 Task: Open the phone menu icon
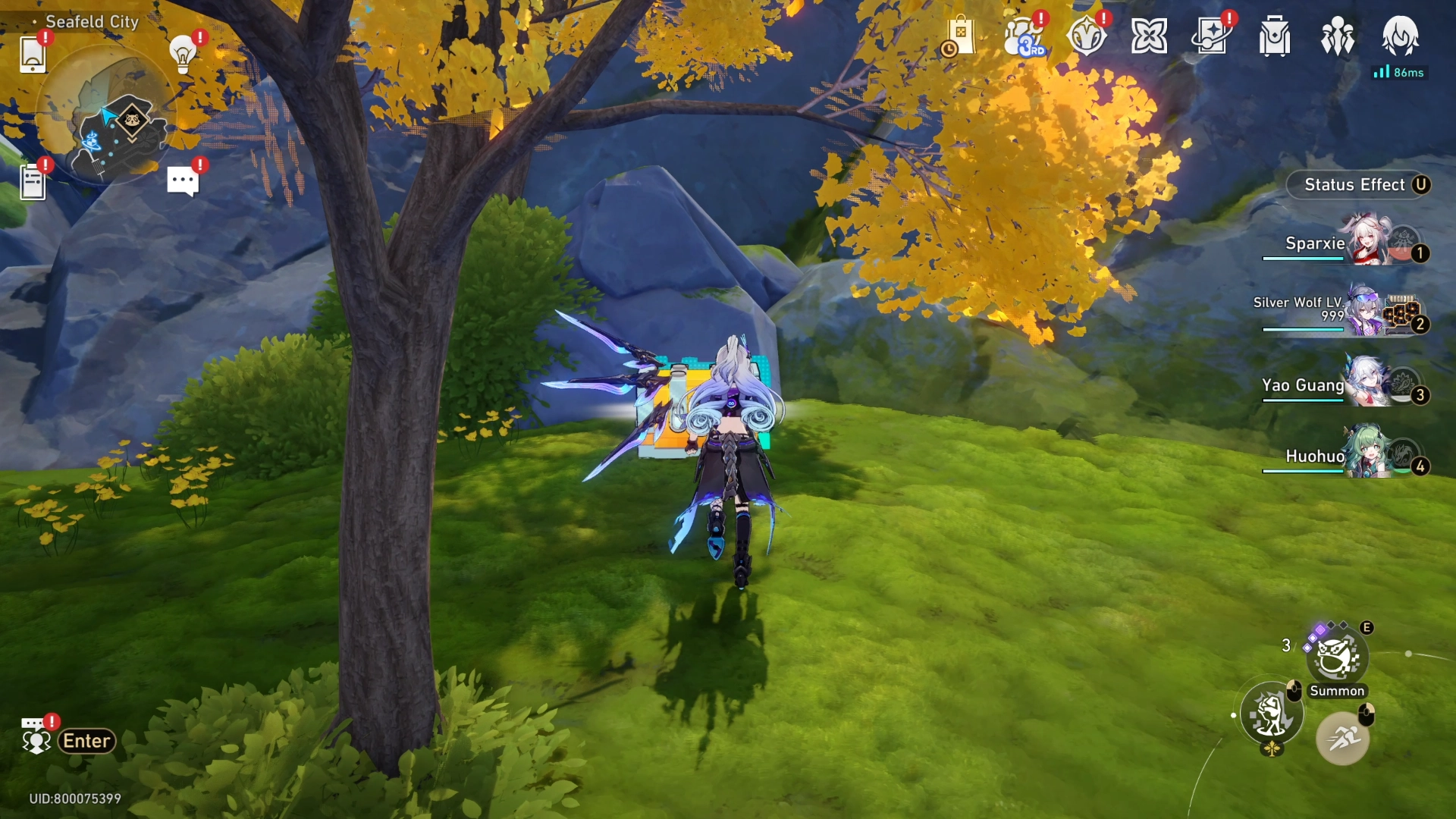[33, 55]
